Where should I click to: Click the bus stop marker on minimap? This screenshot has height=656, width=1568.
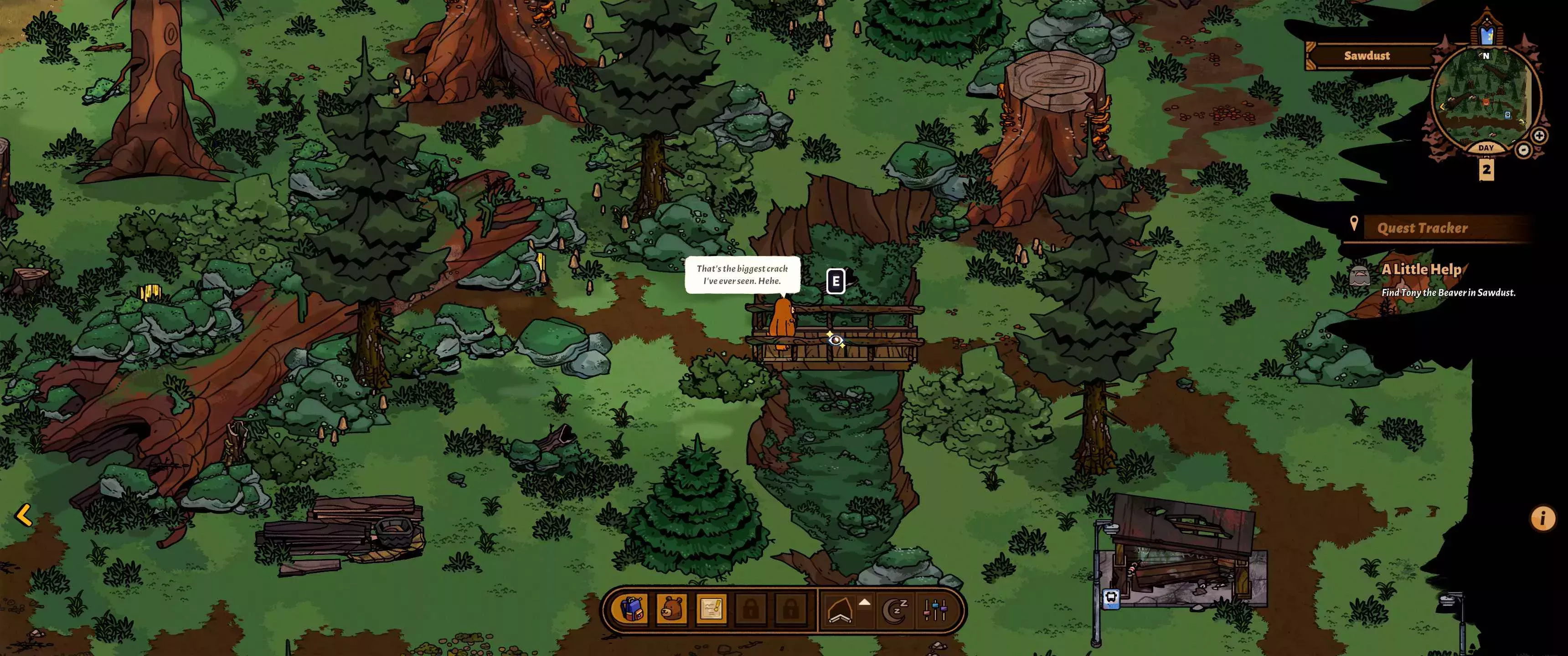point(1507,115)
